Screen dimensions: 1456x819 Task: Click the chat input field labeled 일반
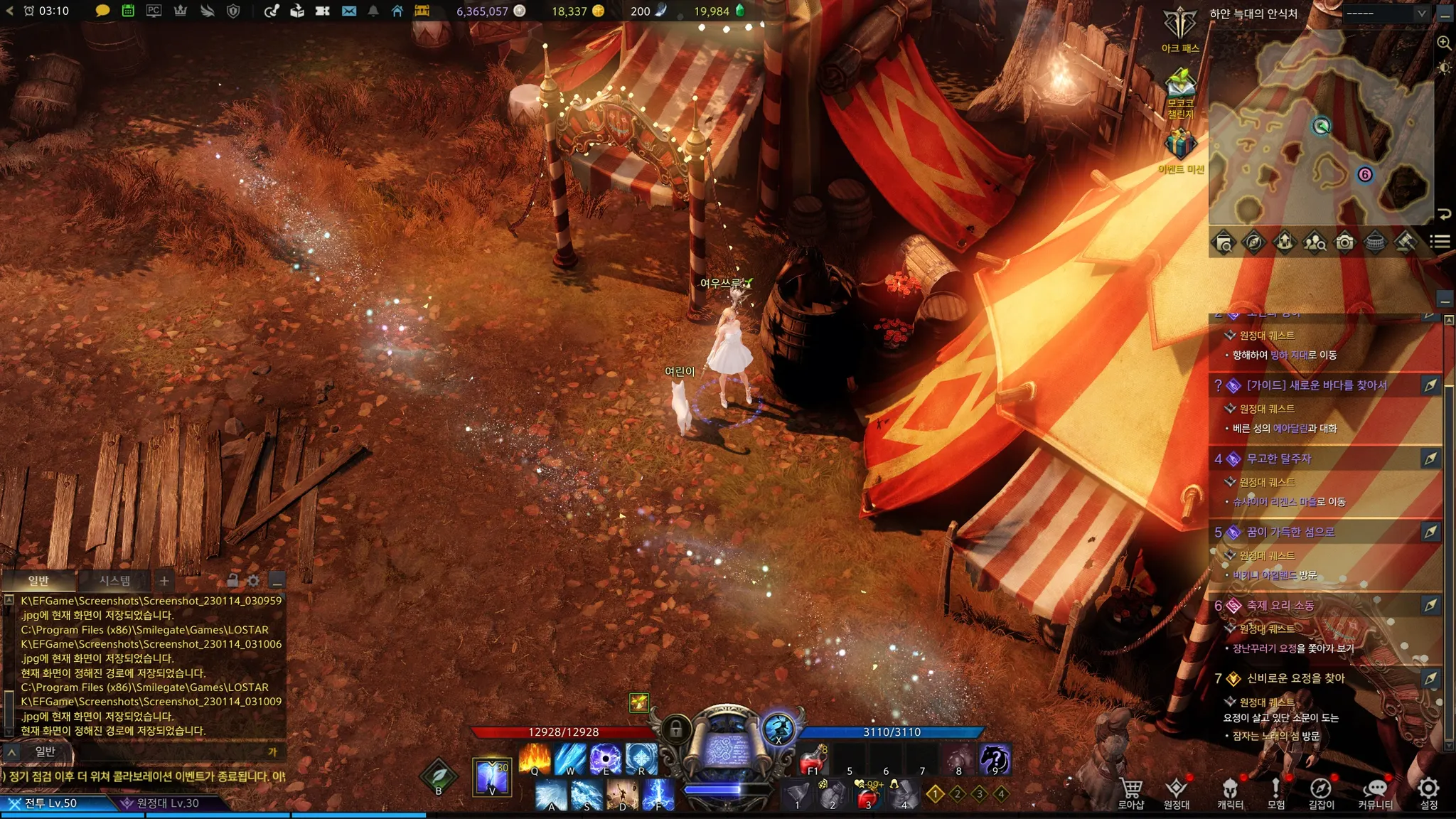[142, 751]
